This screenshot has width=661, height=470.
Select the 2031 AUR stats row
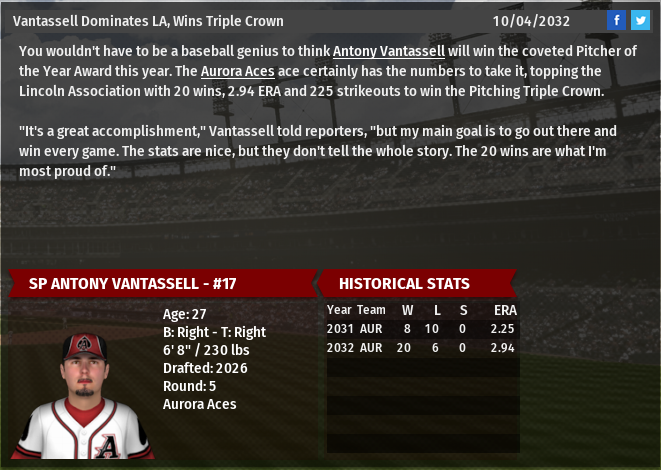pyautogui.click(x=422, y=329)
